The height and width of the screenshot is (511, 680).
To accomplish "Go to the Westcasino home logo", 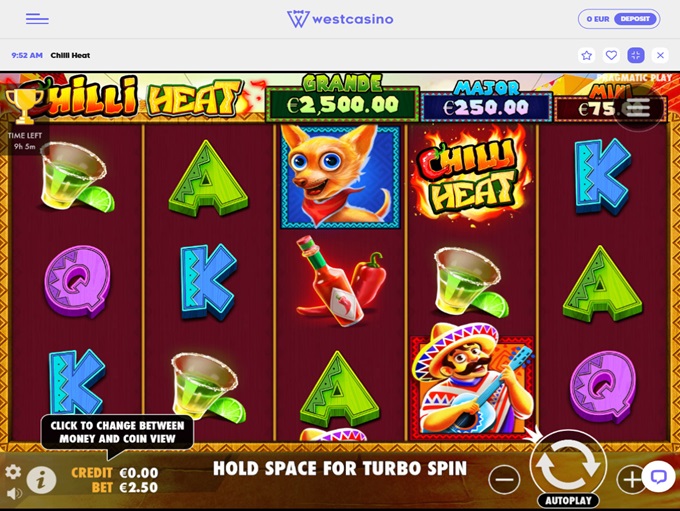I will pos(340,19).
